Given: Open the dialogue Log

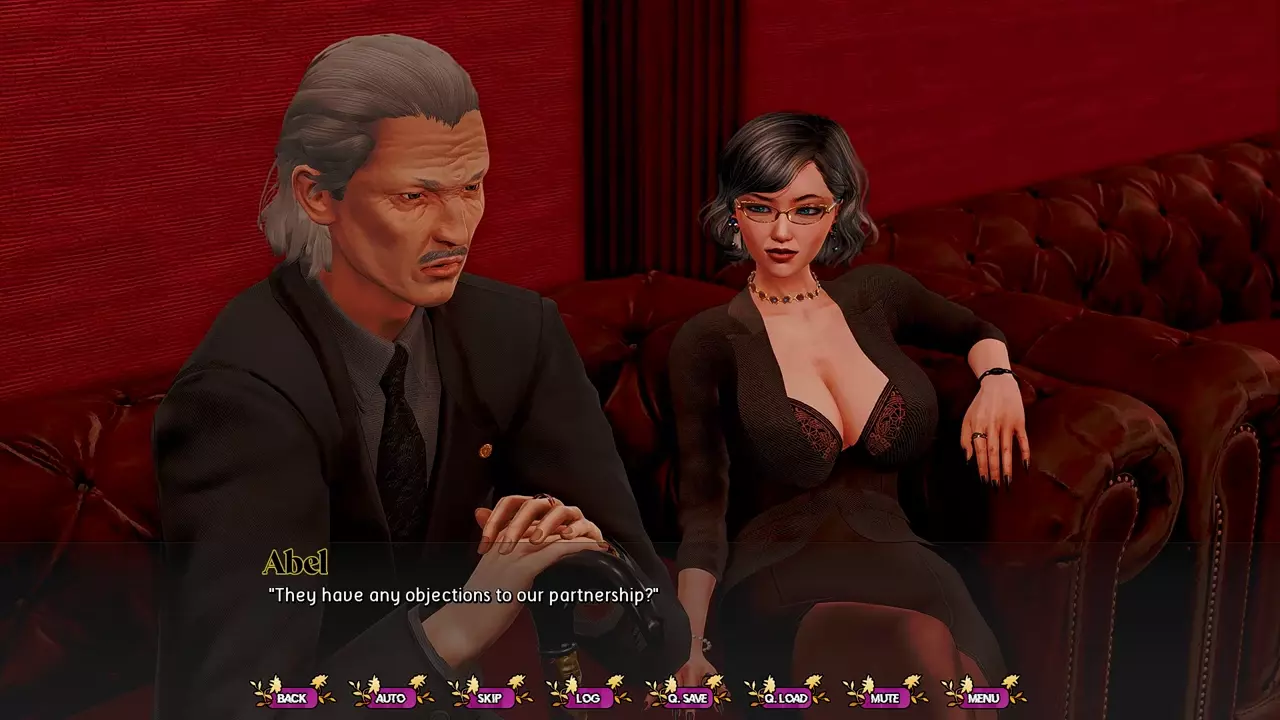Looking at the screenshot, I should point(588,697).
